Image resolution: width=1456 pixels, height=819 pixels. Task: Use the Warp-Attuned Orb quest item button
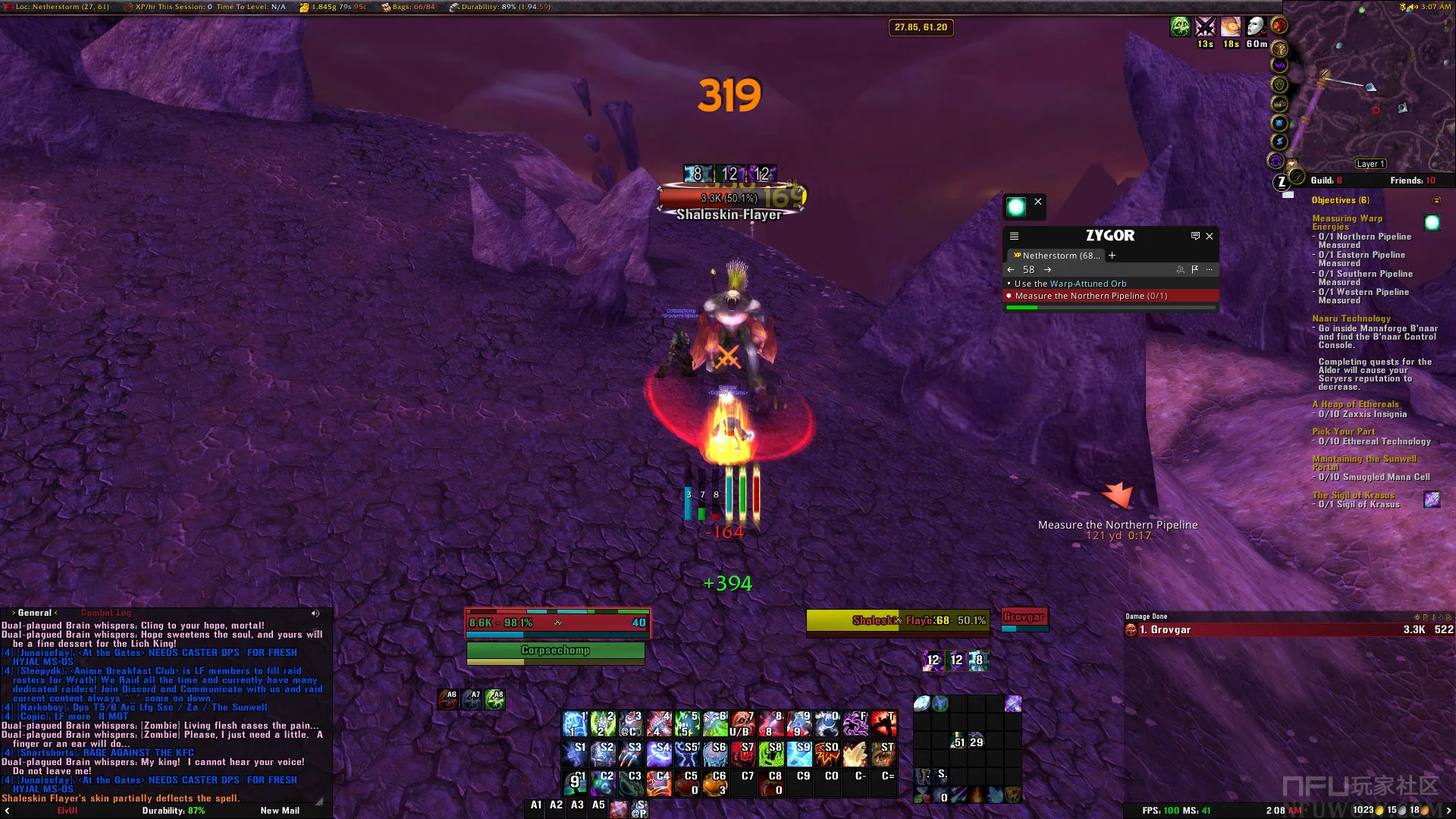[1016, 206]
